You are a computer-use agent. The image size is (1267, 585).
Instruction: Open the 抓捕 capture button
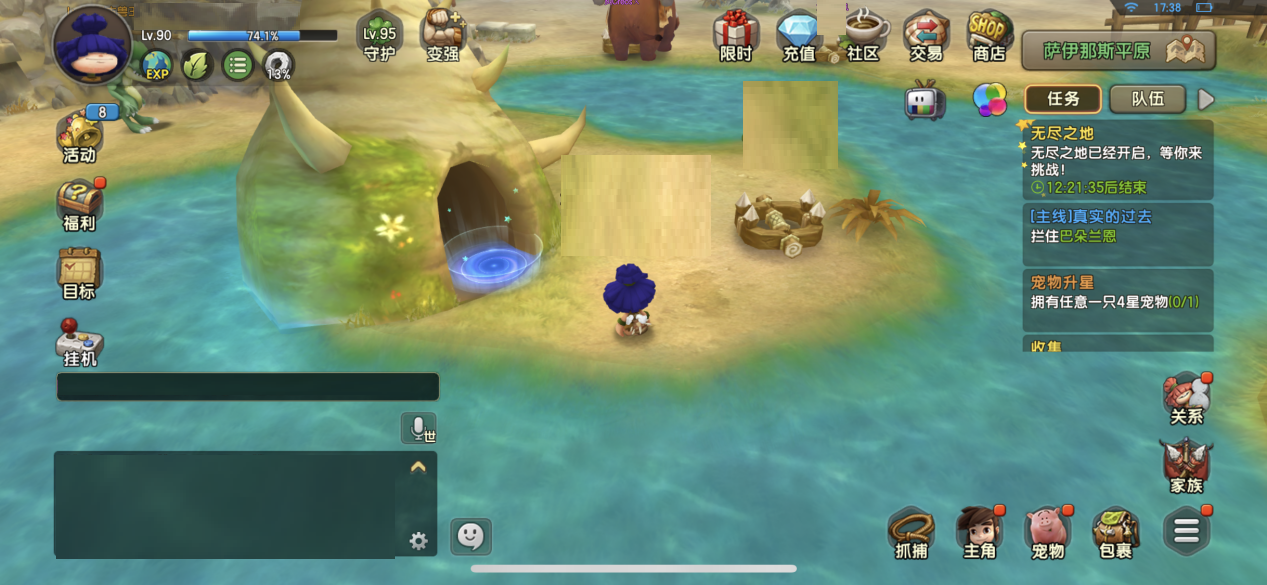point(911,531)
